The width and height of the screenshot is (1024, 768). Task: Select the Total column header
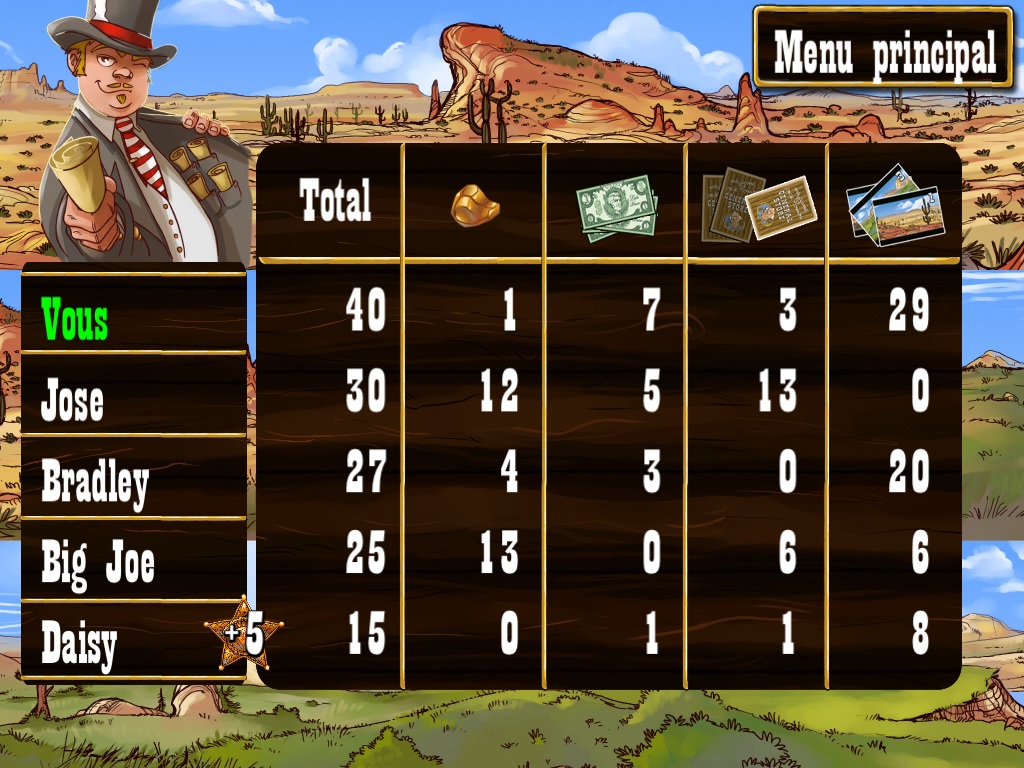click(335, 201)
